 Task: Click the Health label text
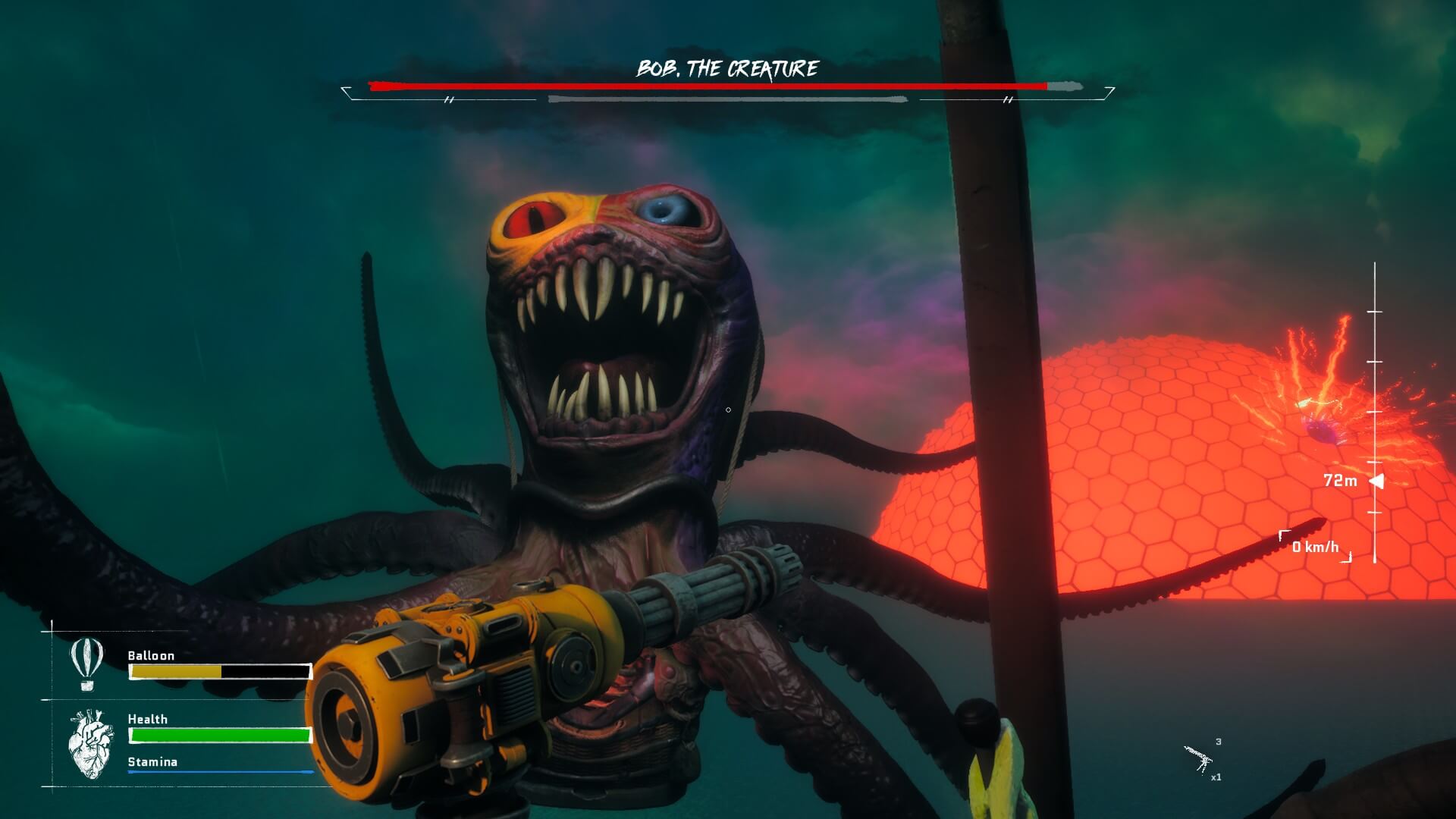[147, 719]
